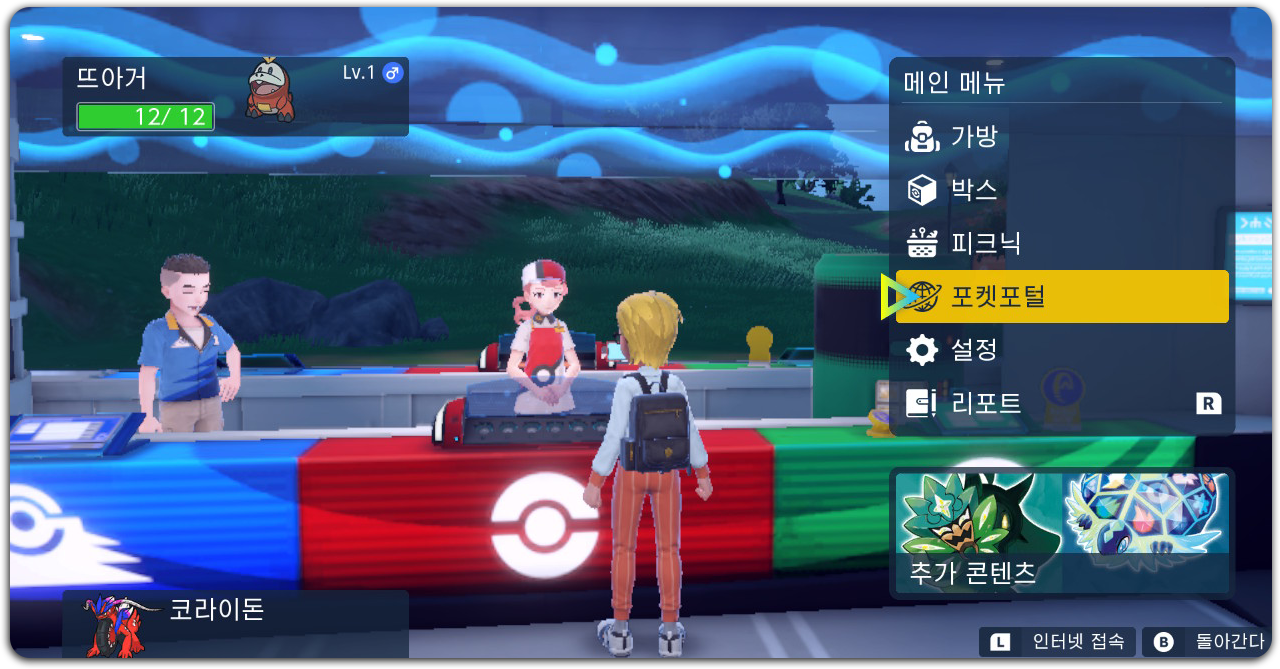Open 설정 (Settings) in the main menu
The width and height of the screenshot is (1280, 669).
pyautogui.click(x=1060, y=350)
